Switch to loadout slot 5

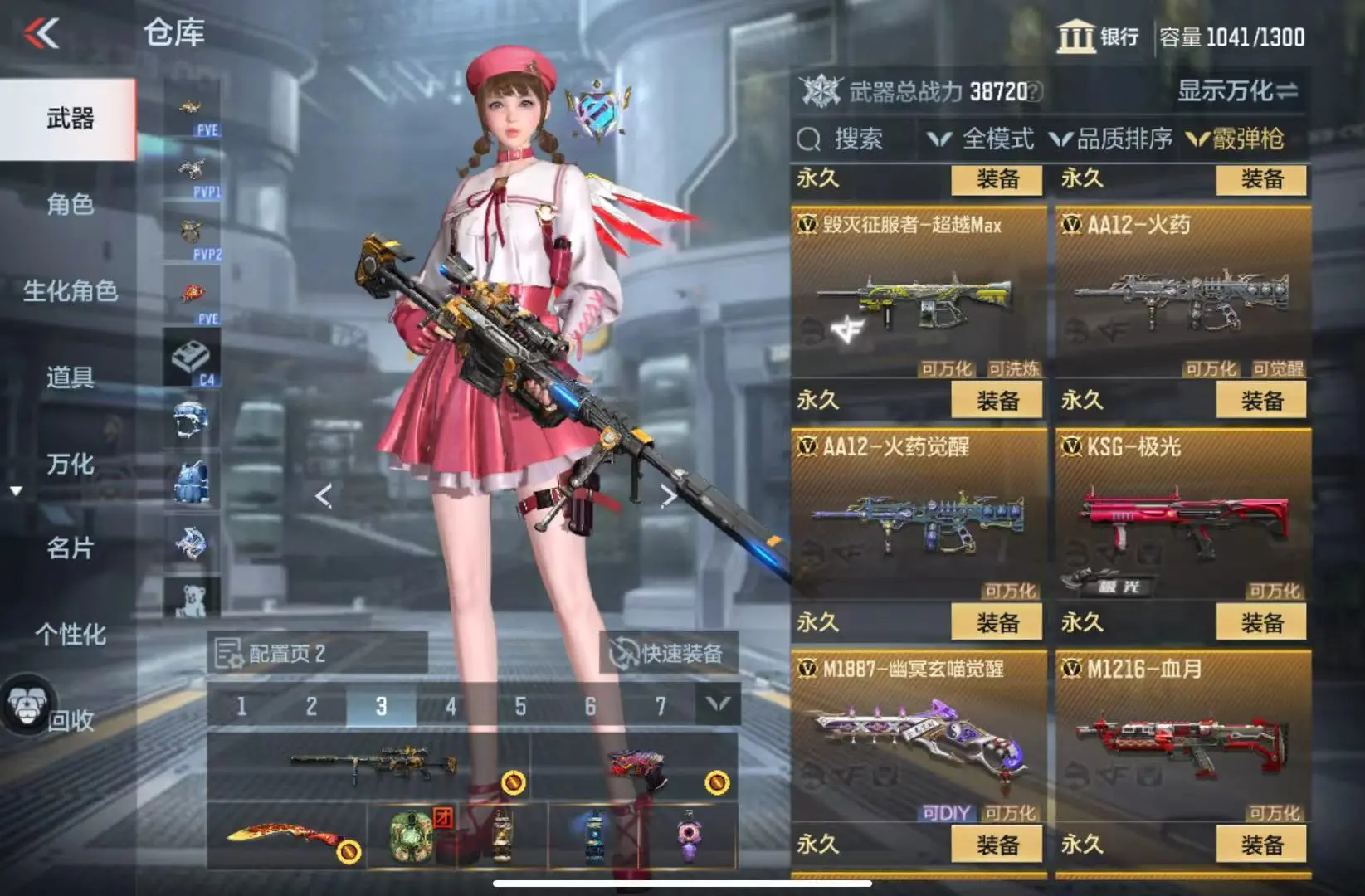tap(520, 707)
